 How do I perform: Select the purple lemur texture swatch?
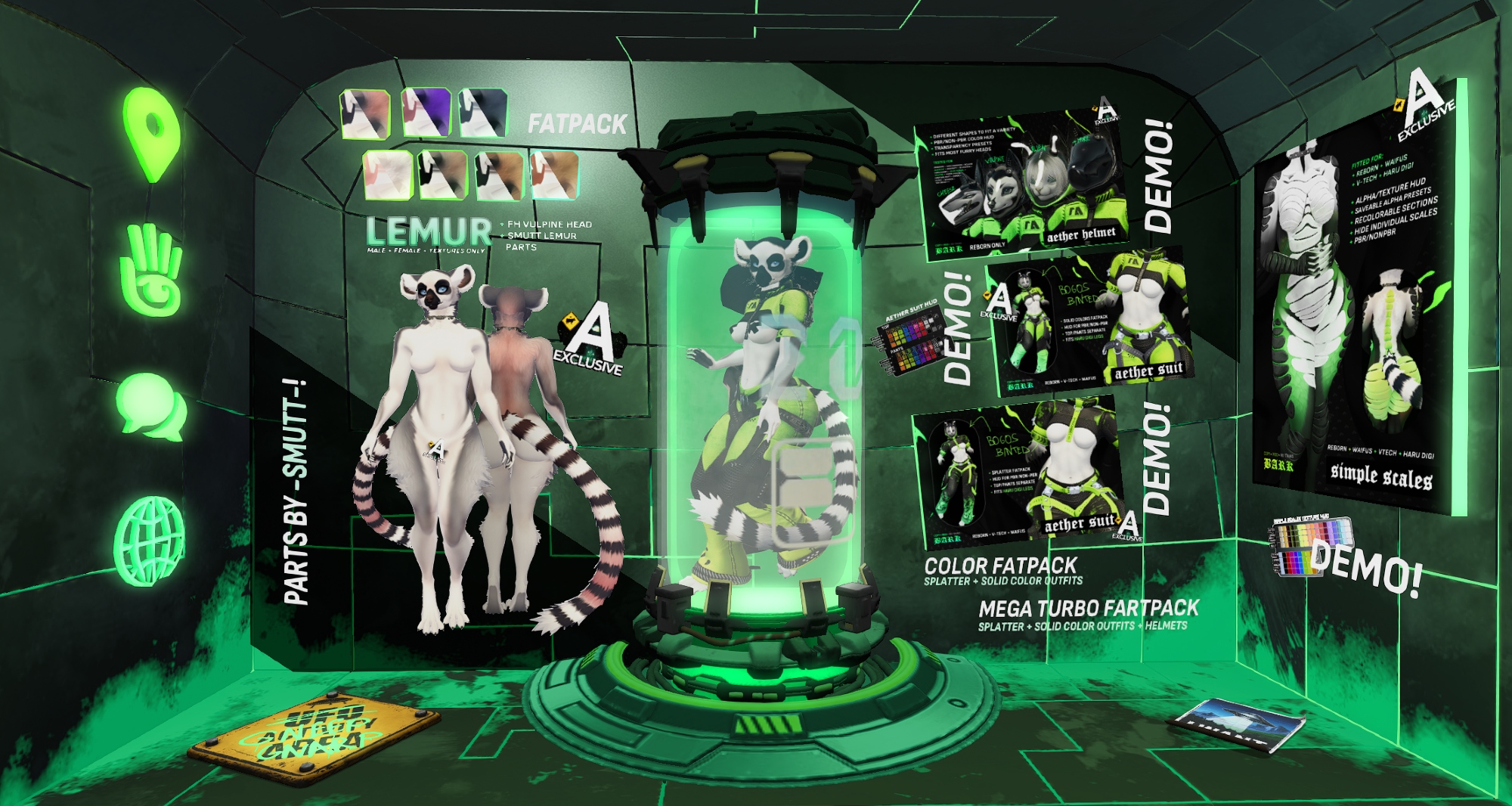click(426, 113)
